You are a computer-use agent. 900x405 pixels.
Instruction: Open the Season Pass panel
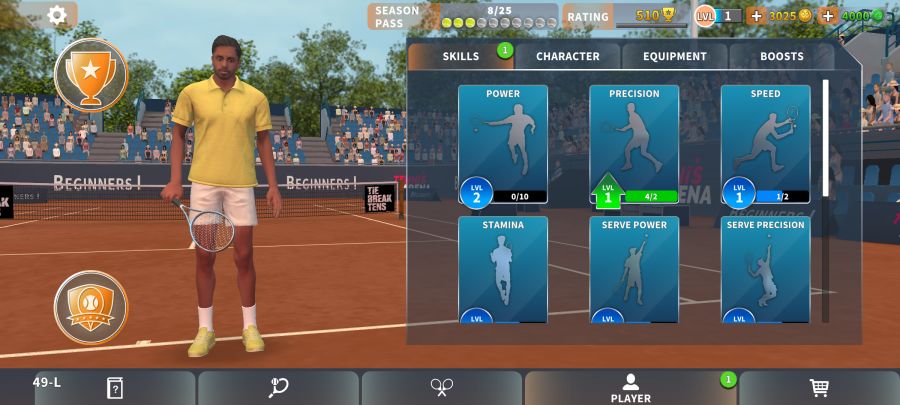point(462,16)
